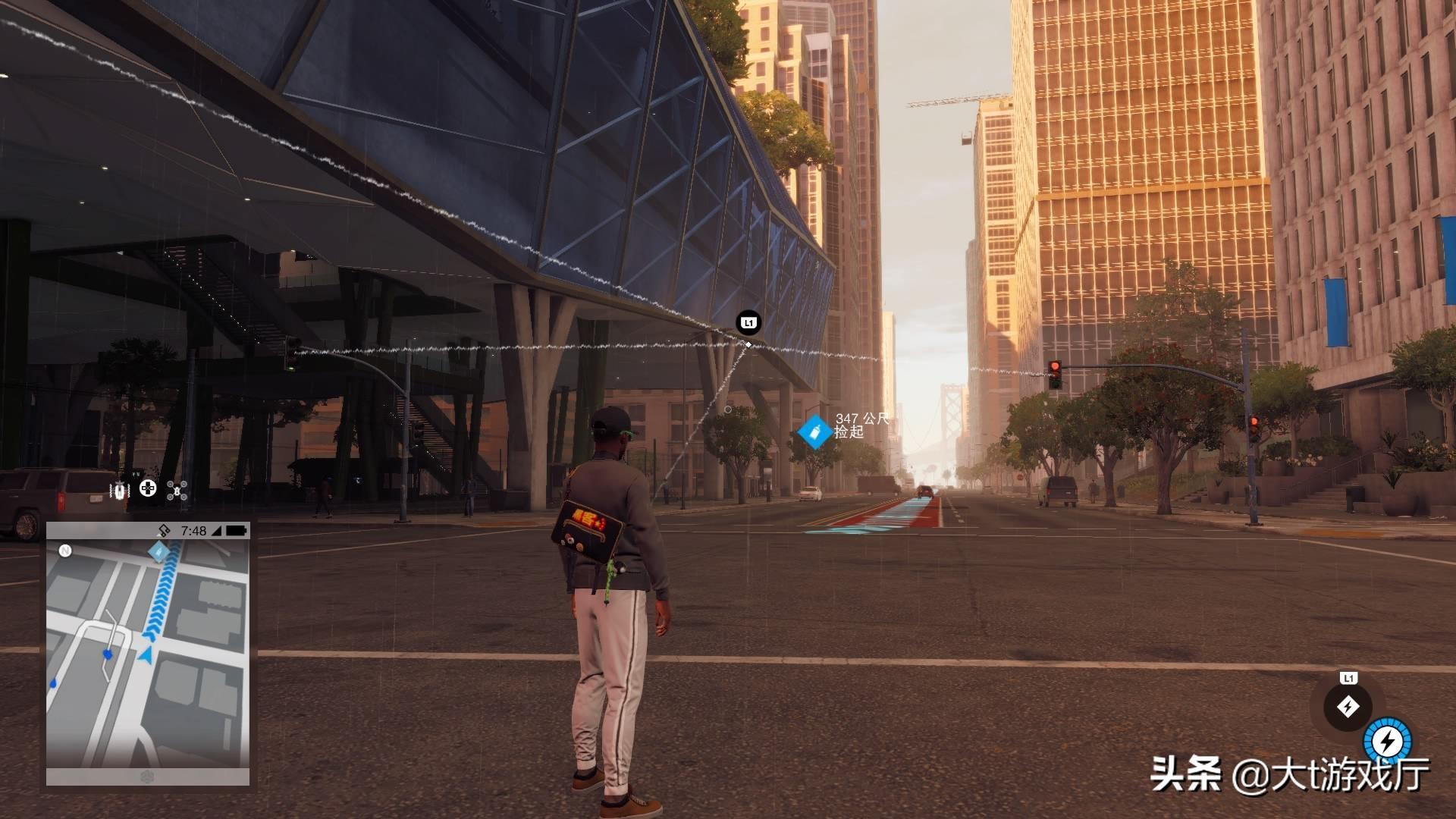Click the north compass indicator on the minimap
1456x819 pixels.
point(65,551)
